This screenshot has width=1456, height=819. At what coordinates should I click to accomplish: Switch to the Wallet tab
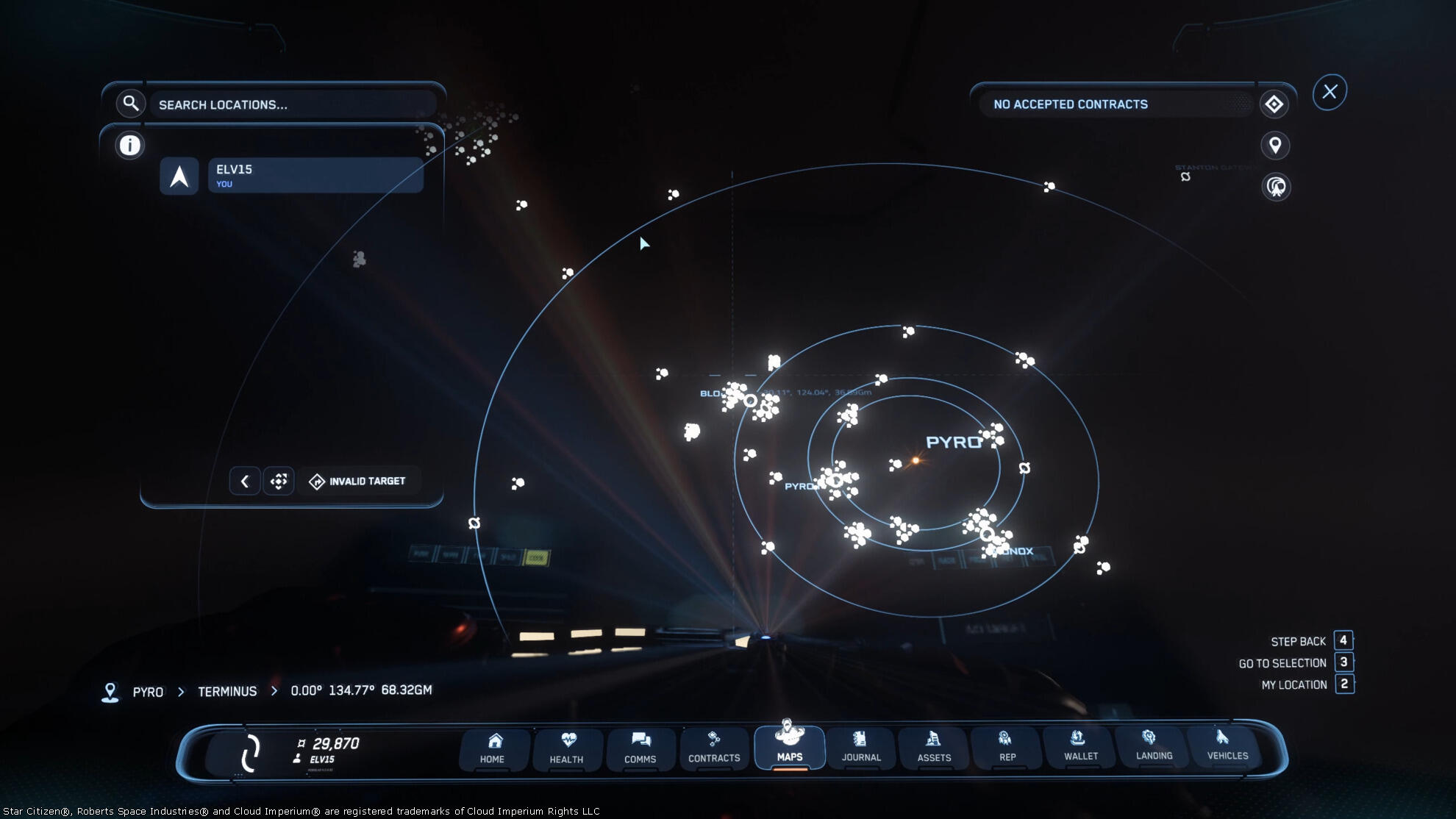[1080, 747]
